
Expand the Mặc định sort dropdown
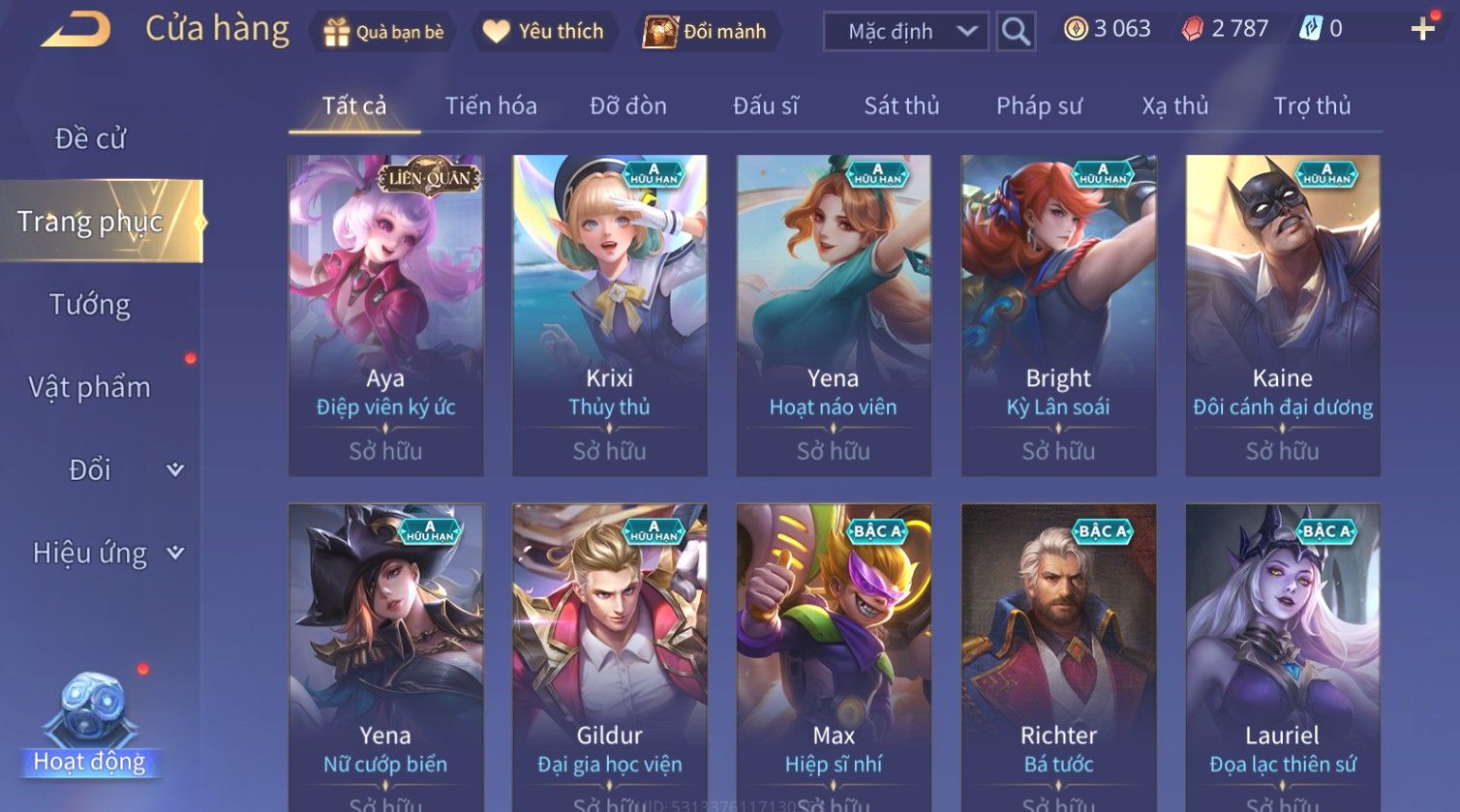pos(905,32)
